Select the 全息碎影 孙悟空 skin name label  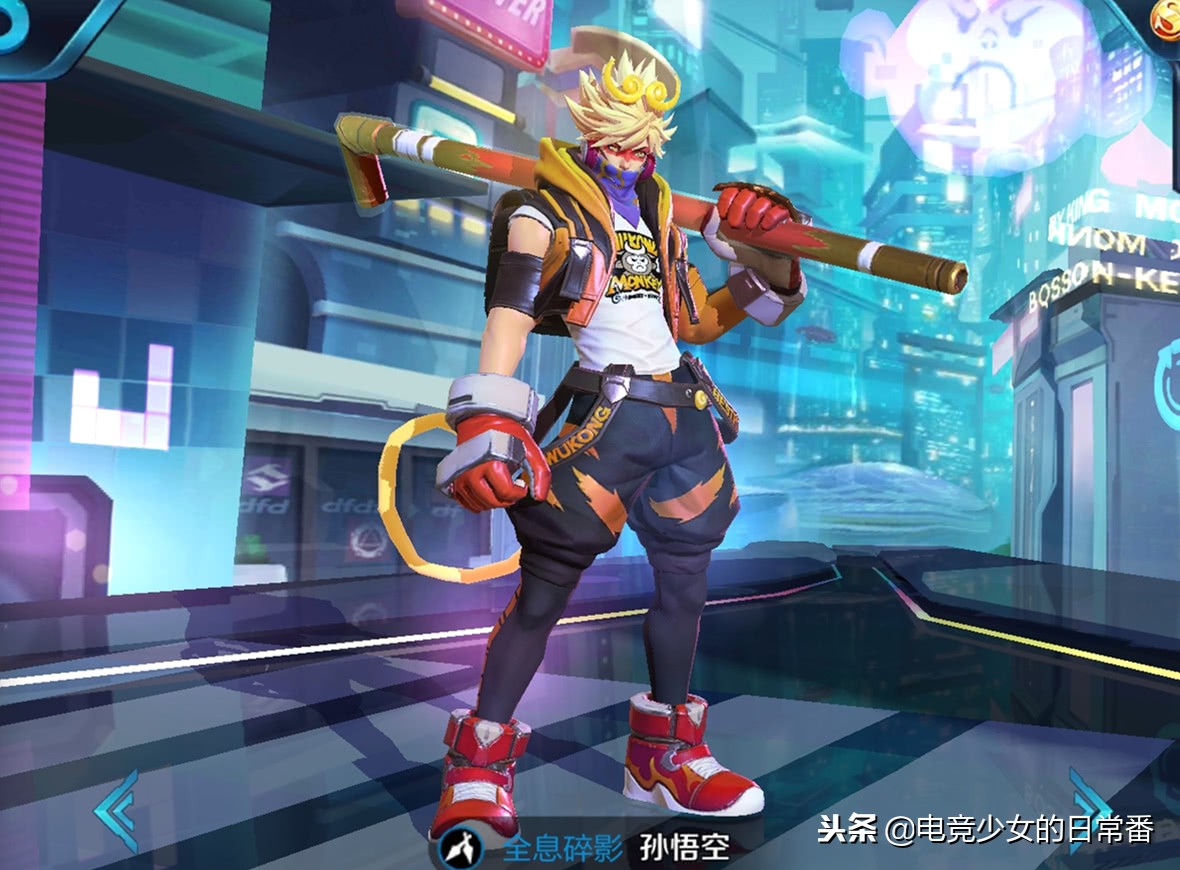pos(615,849)
